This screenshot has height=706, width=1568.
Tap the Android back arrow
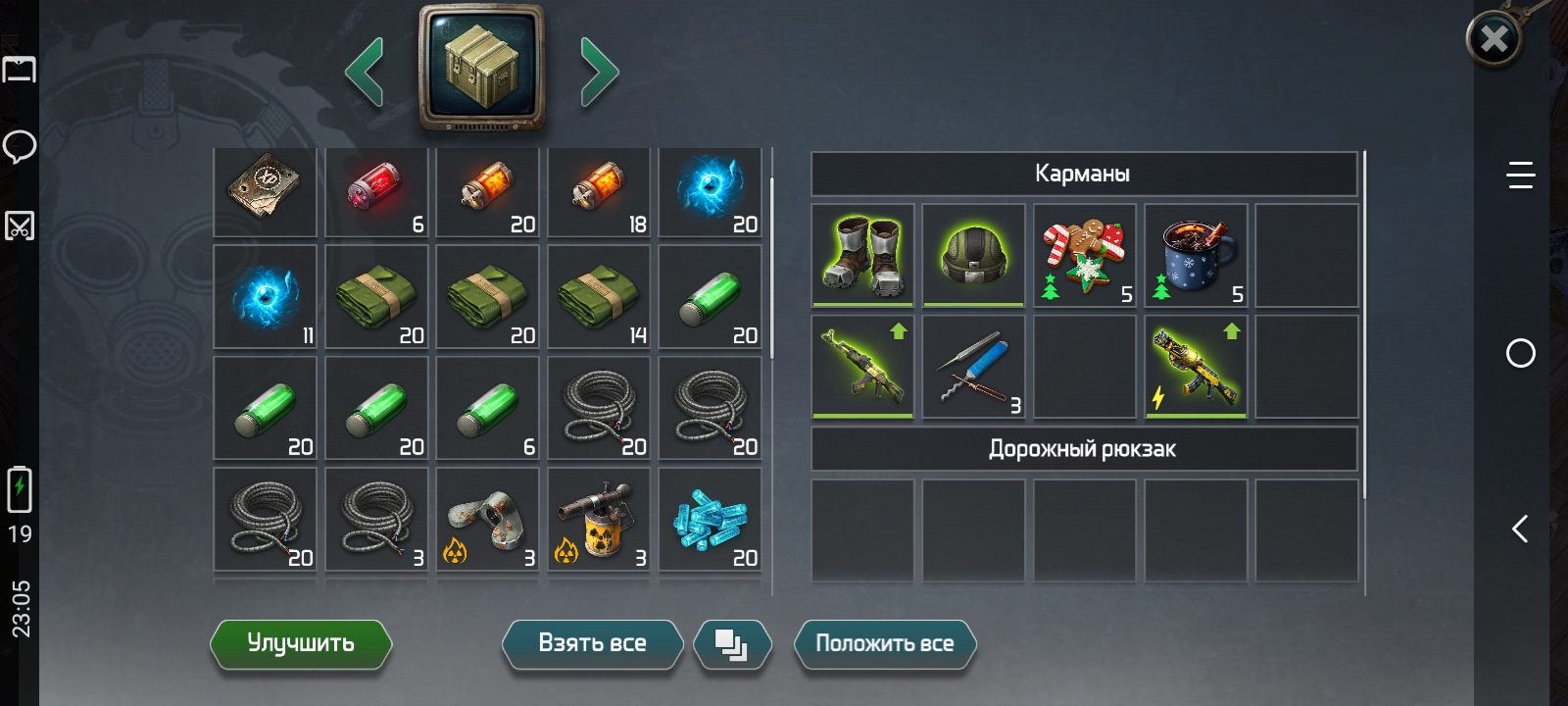[x=1520, y=529]
